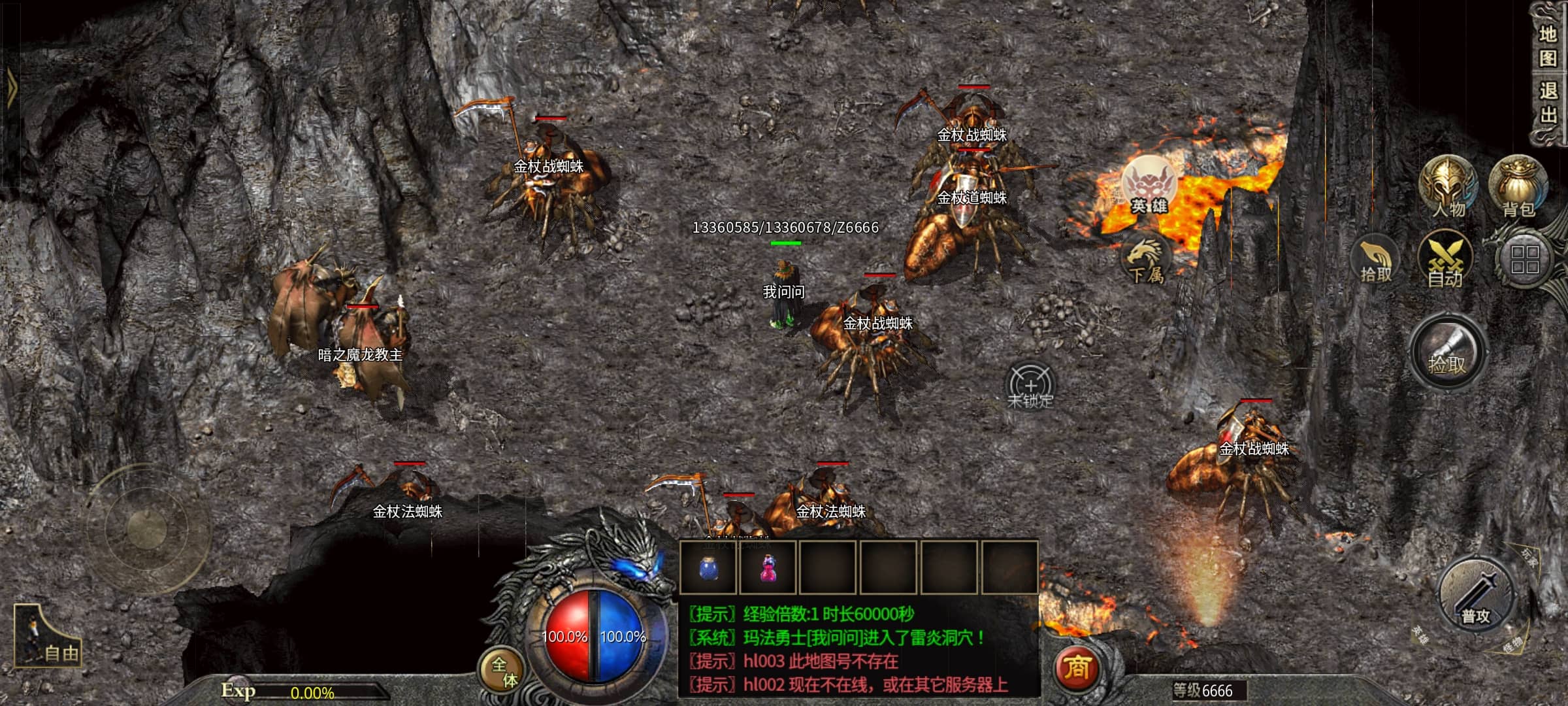
Task: Open the 背包 bag inventory
Action: click(x=1518, y=187)
